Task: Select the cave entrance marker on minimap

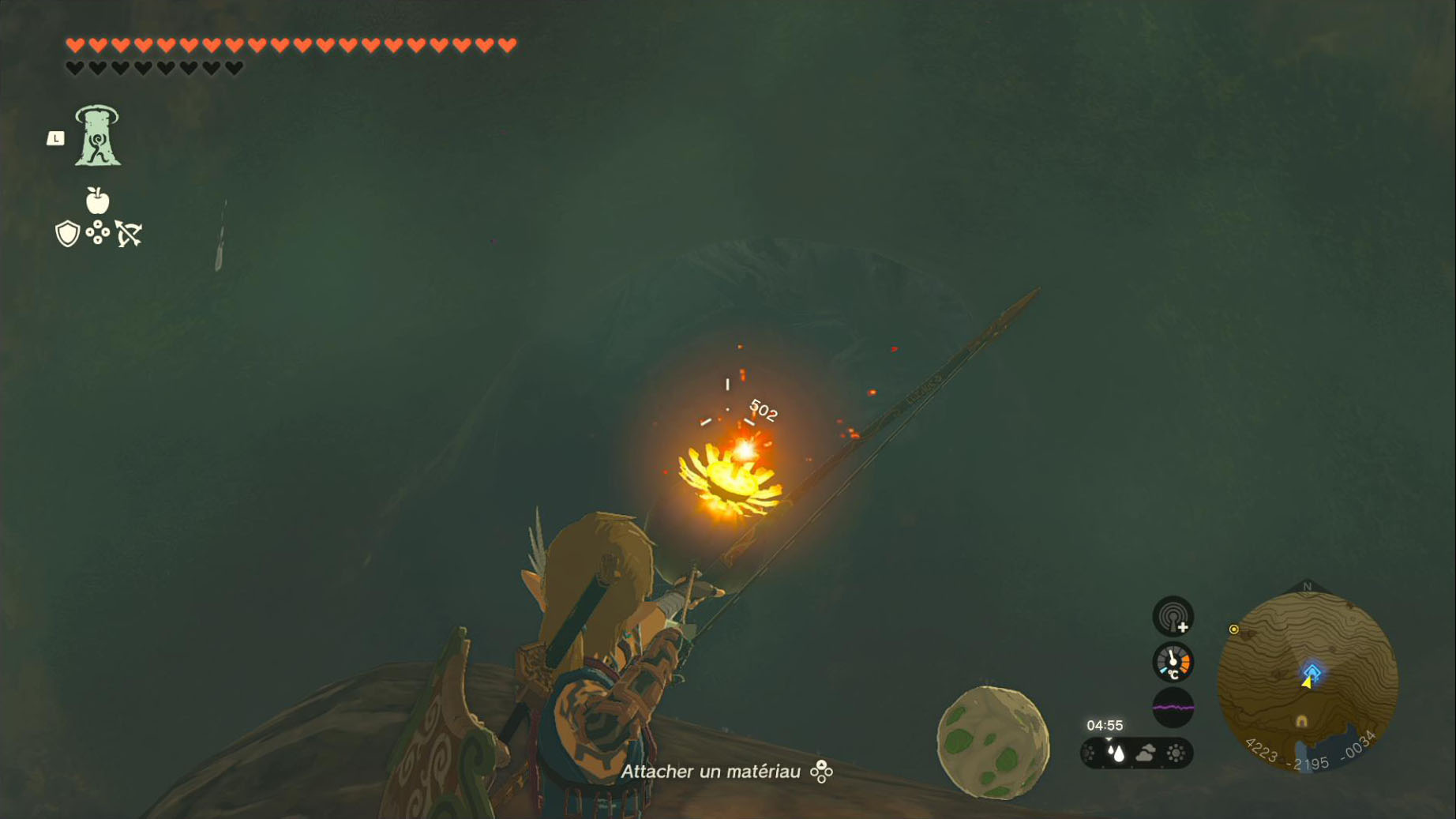Action: 1301,721
